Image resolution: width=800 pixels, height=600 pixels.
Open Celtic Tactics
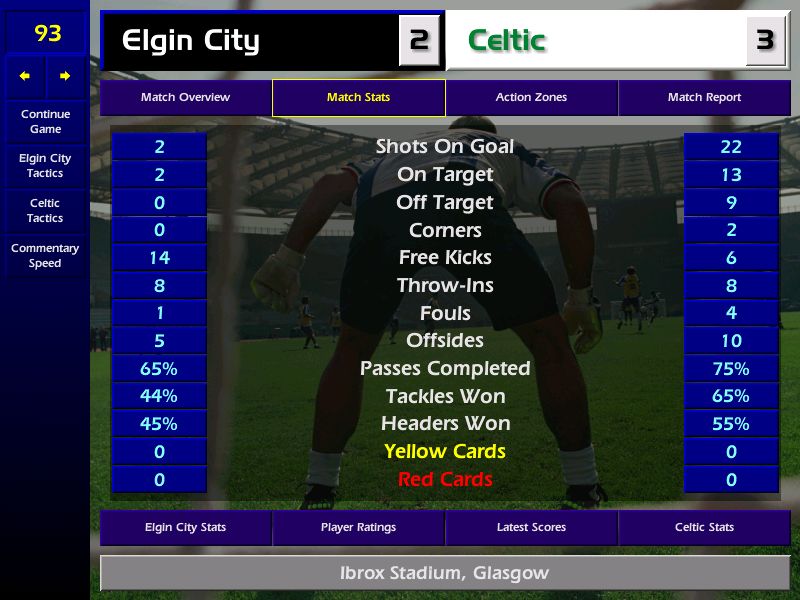pos(45,210)
